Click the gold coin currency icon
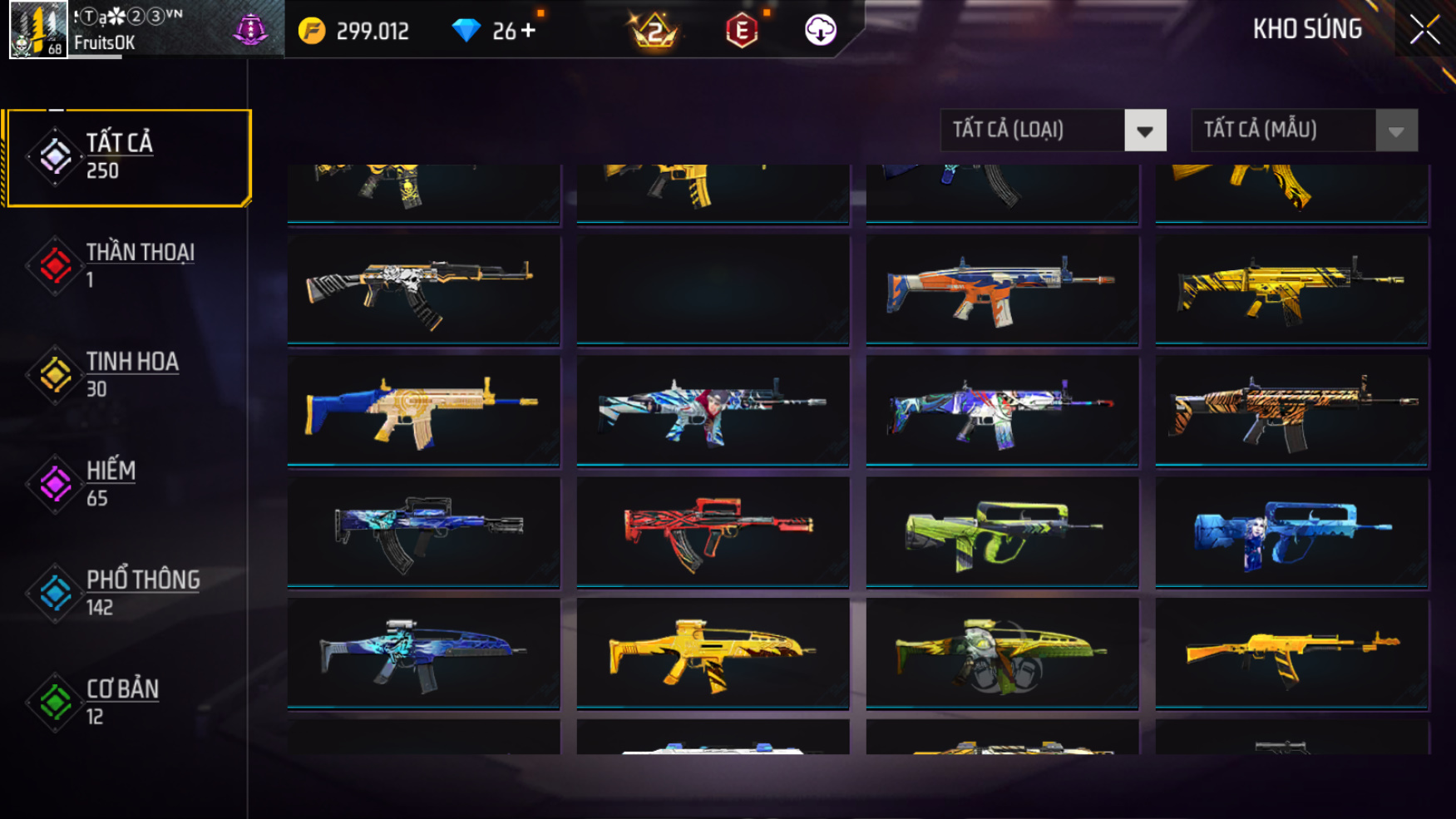 pyautogui.click(x=312, y=32)
